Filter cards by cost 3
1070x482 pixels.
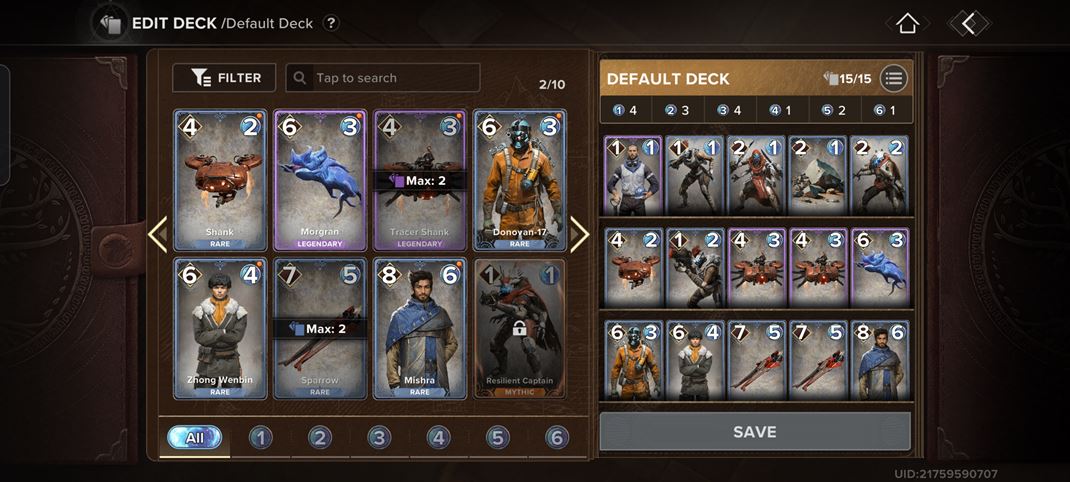(x=379, y=437)
